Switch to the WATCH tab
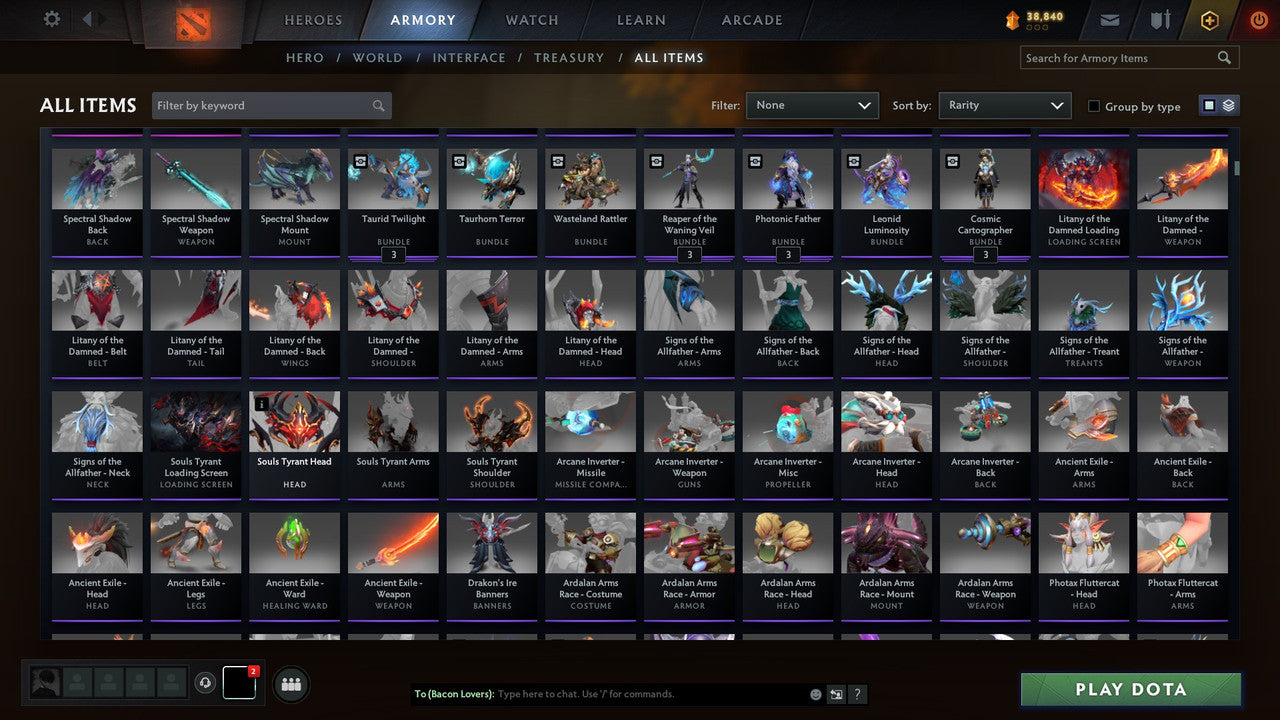 pos(531,19)
